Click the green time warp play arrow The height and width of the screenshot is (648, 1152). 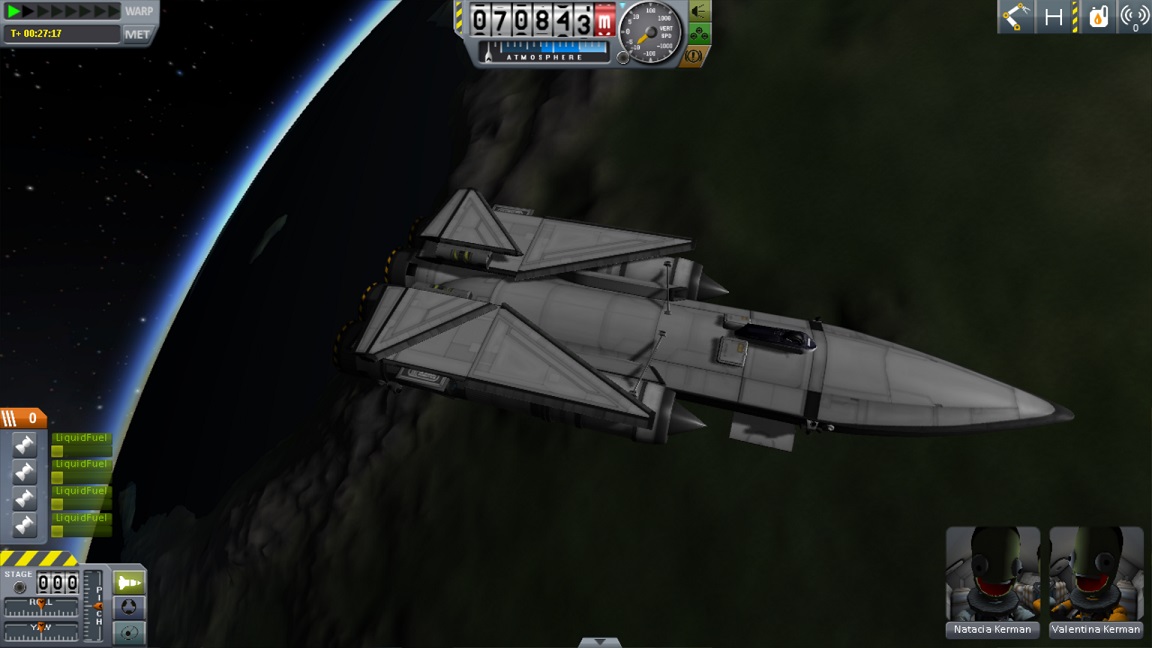click(x=14, y=11)
